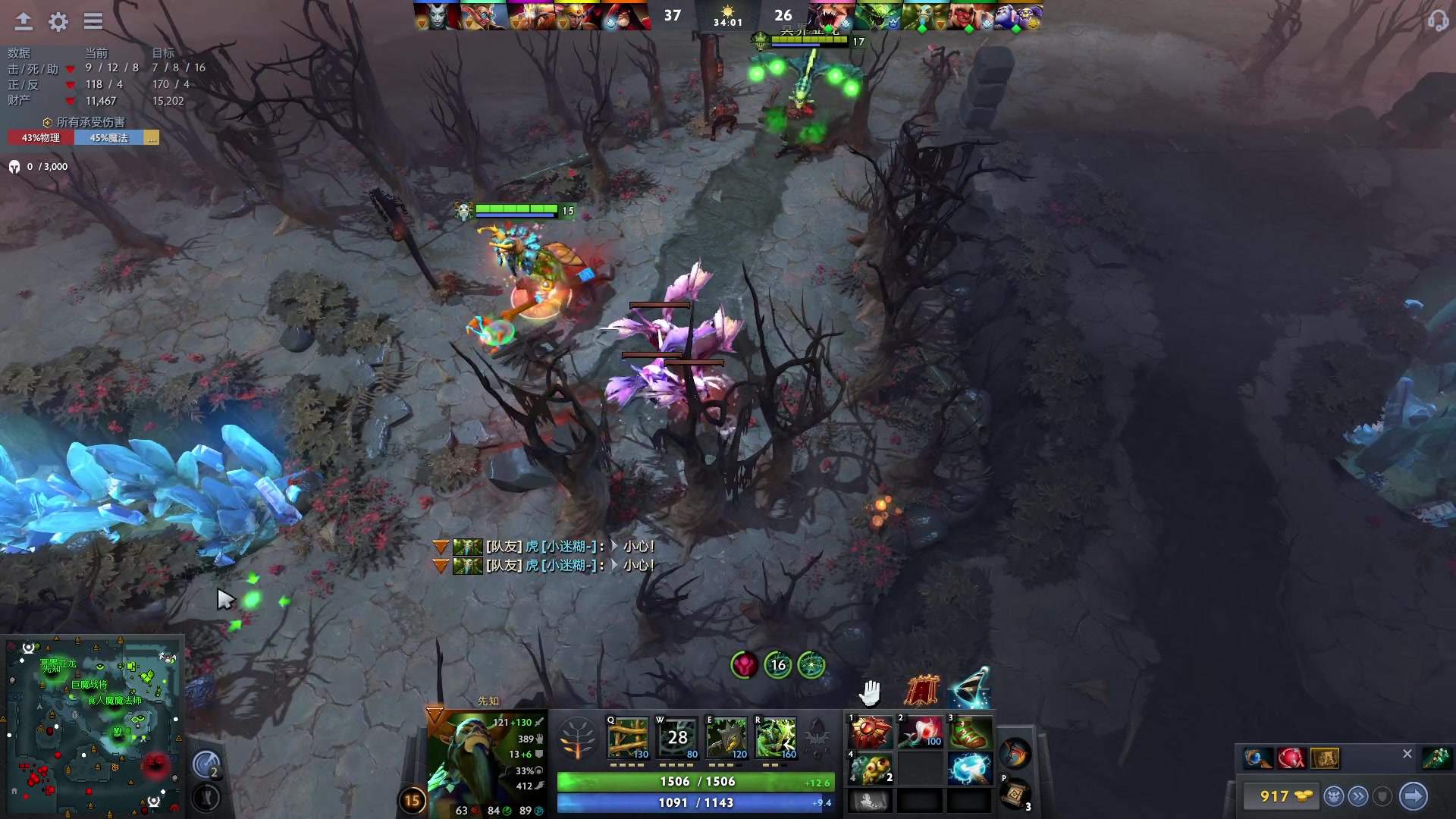The width and height of the screenshot is (1456, 819).
Task: Use the Mjollnir lightning hammer item
Action: (969, 769)
